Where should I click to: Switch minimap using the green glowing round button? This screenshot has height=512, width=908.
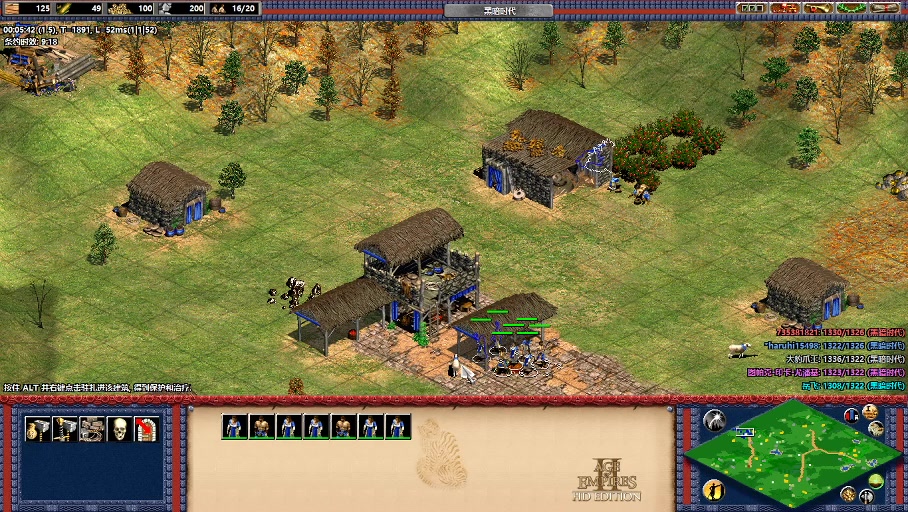coord(876,481)
